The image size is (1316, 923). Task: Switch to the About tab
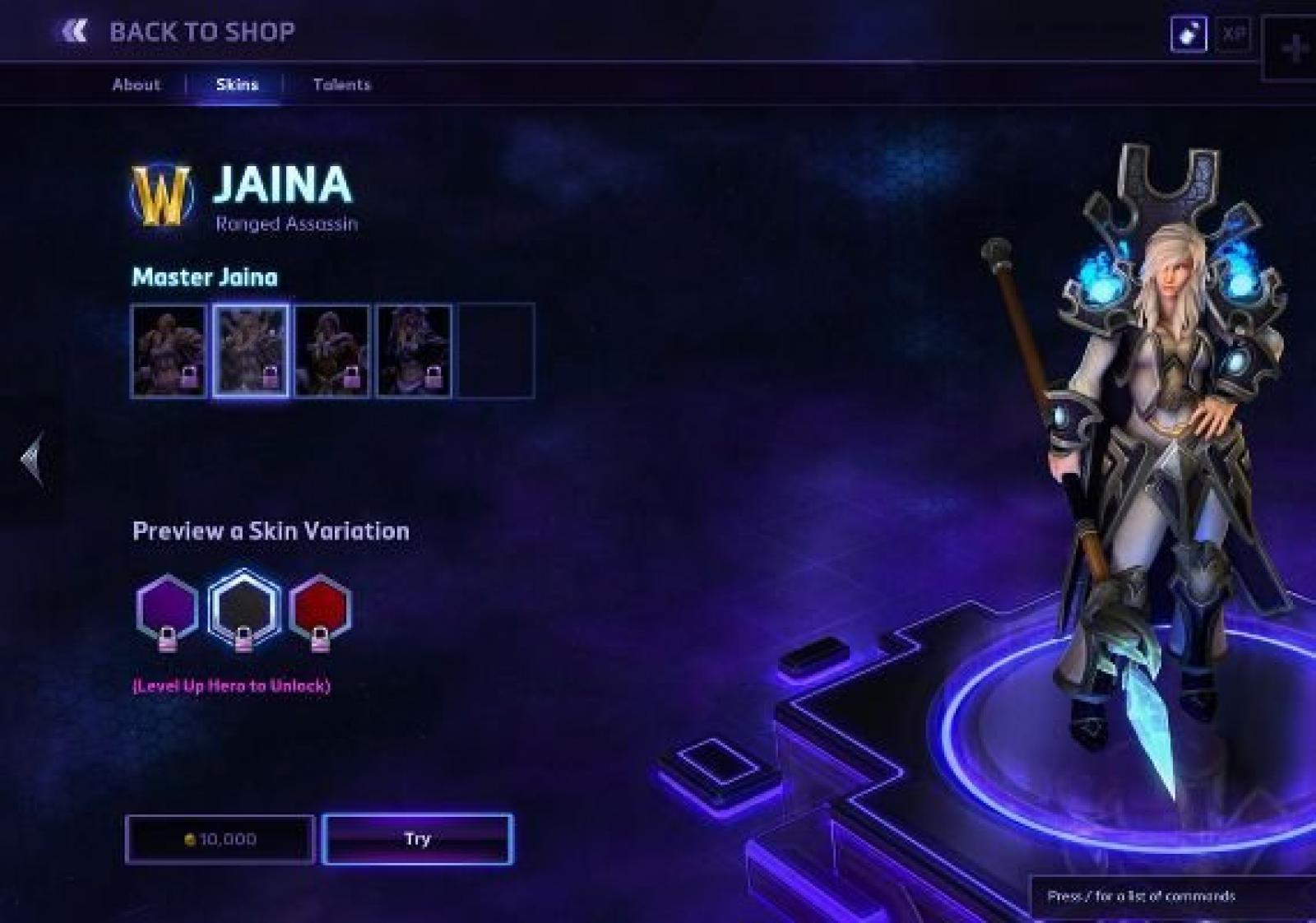137,85
